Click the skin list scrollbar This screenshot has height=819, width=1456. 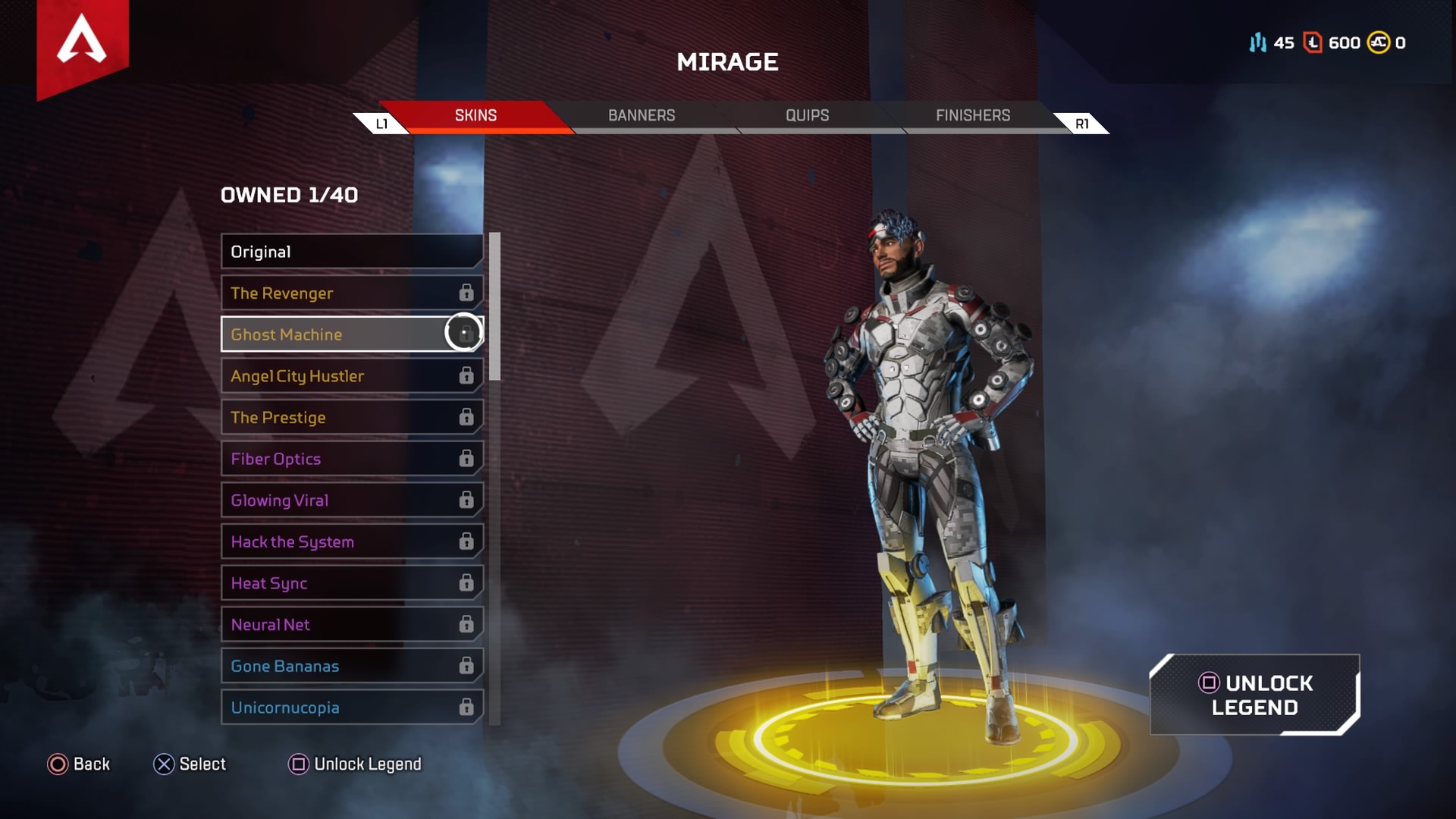pos(494,306)
